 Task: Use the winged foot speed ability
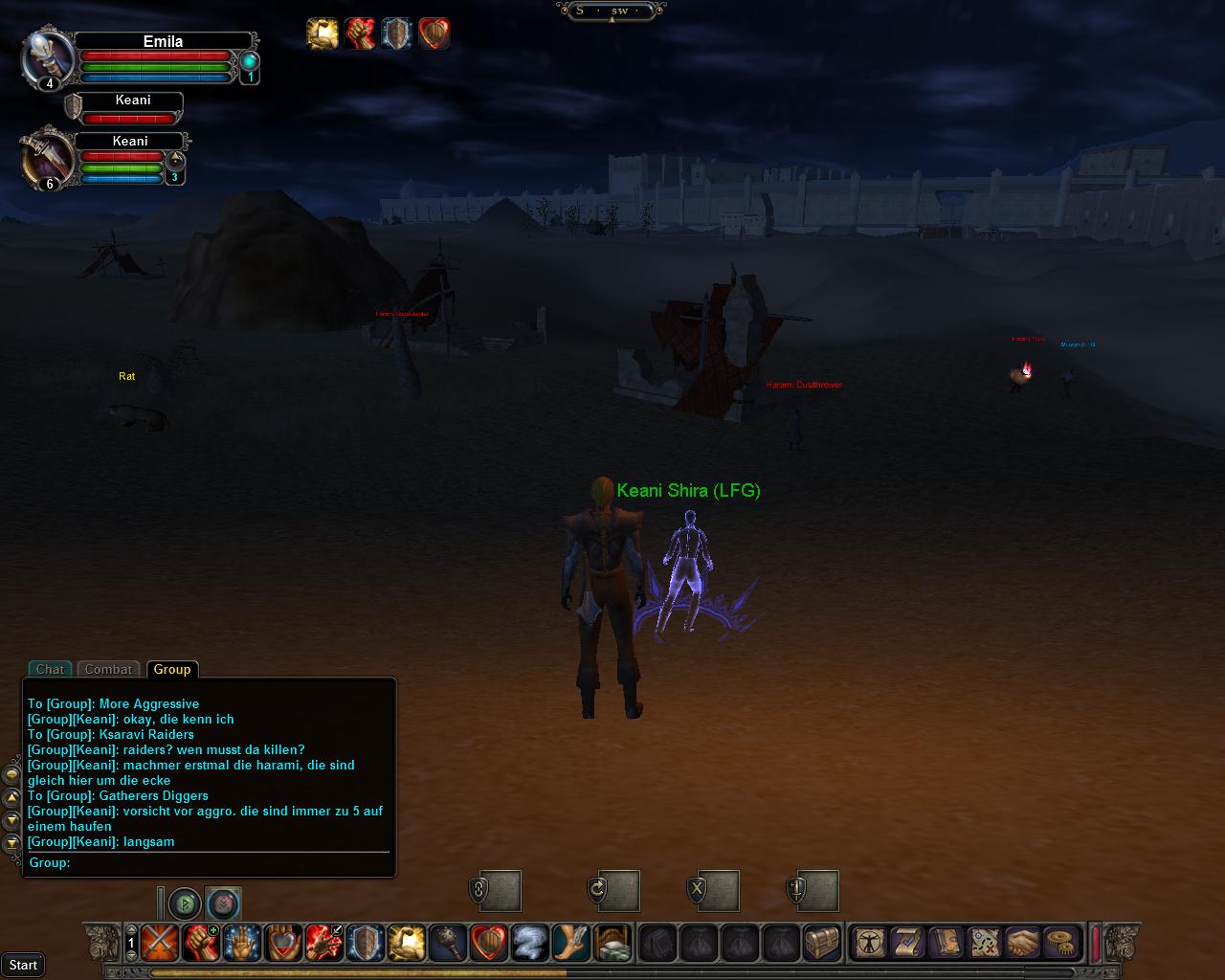570,943
